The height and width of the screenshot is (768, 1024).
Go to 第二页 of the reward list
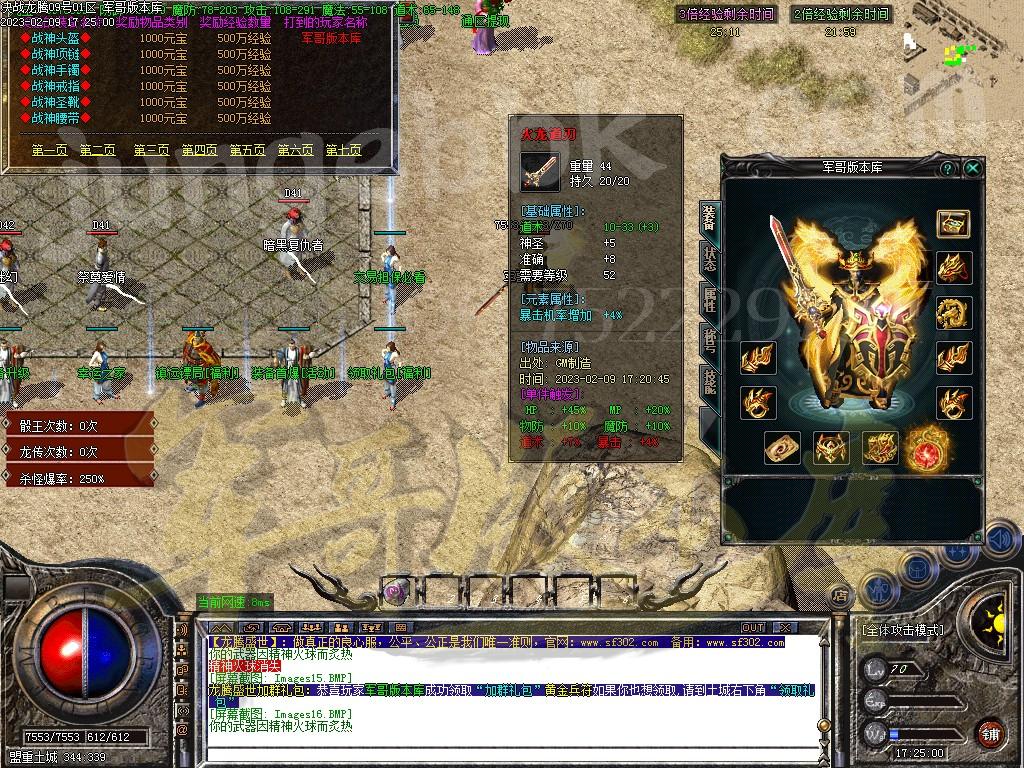(98, 150)
